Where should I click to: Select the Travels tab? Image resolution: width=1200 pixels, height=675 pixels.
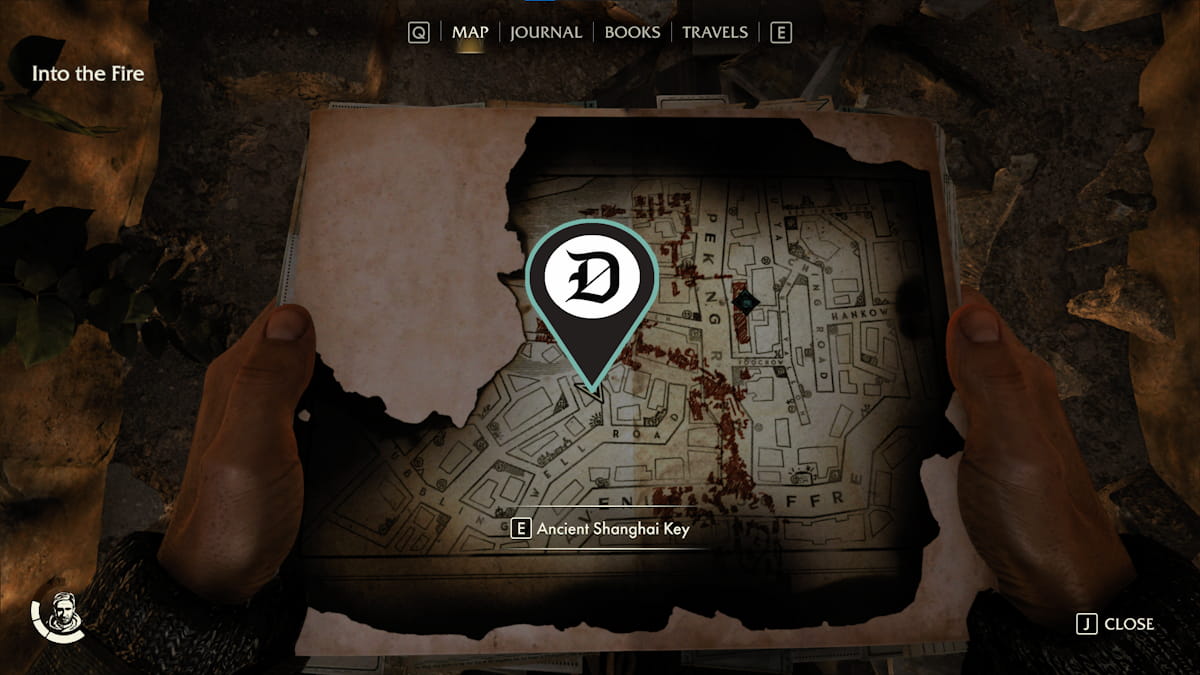tap(714, 32)
